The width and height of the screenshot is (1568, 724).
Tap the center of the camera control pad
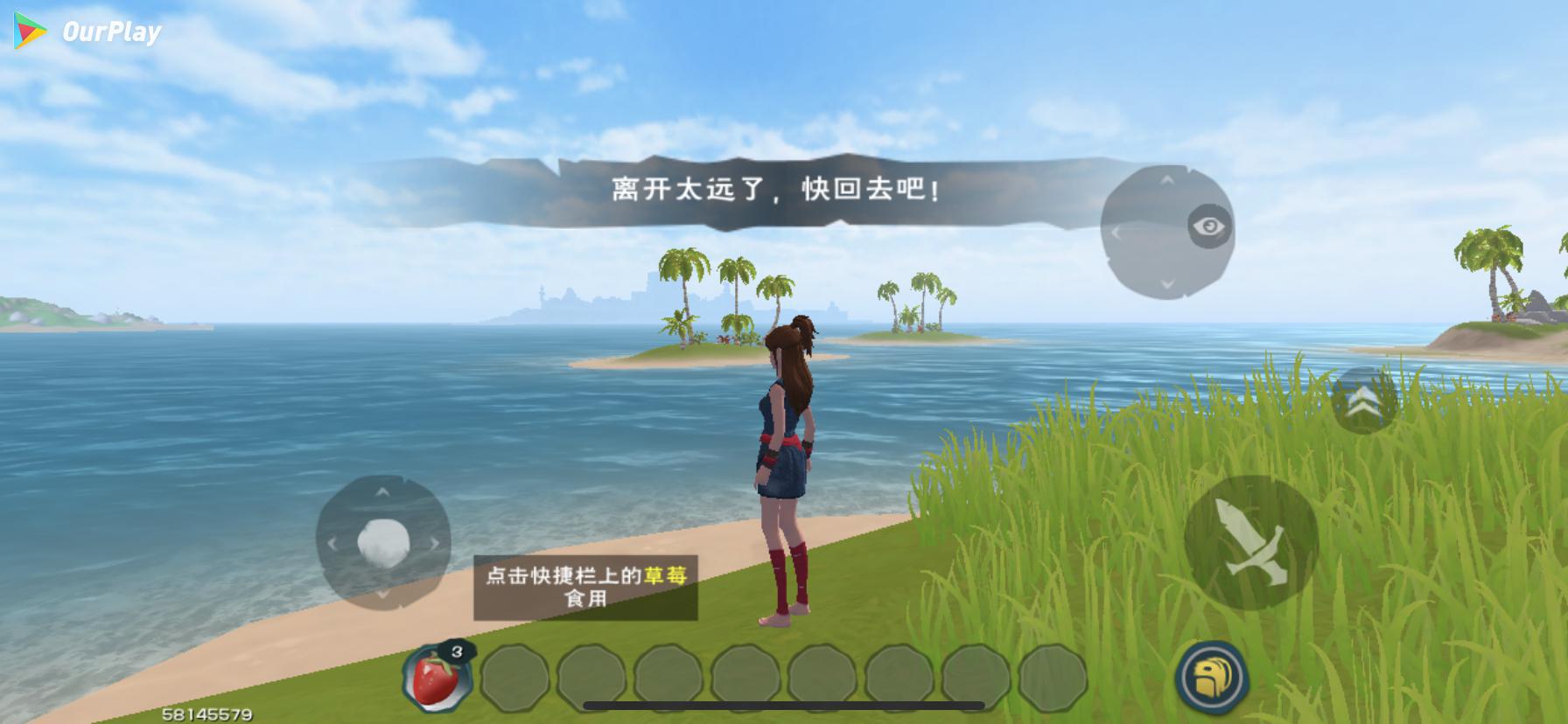(x=1168, y=231)
